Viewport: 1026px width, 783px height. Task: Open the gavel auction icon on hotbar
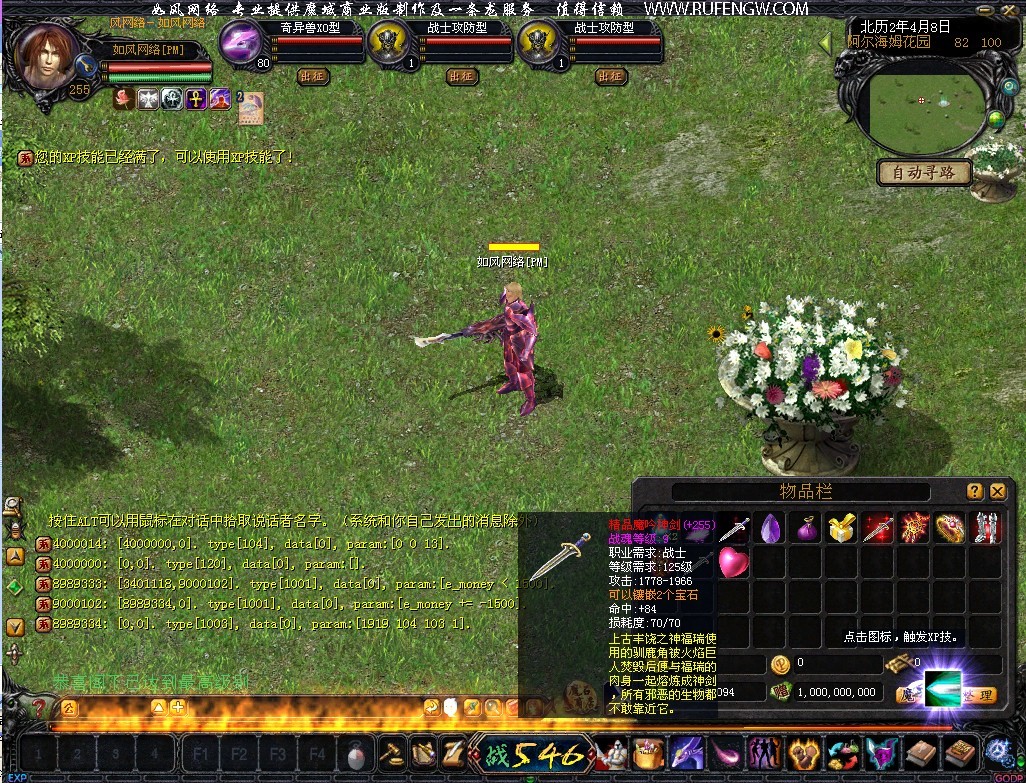(391, 752)
